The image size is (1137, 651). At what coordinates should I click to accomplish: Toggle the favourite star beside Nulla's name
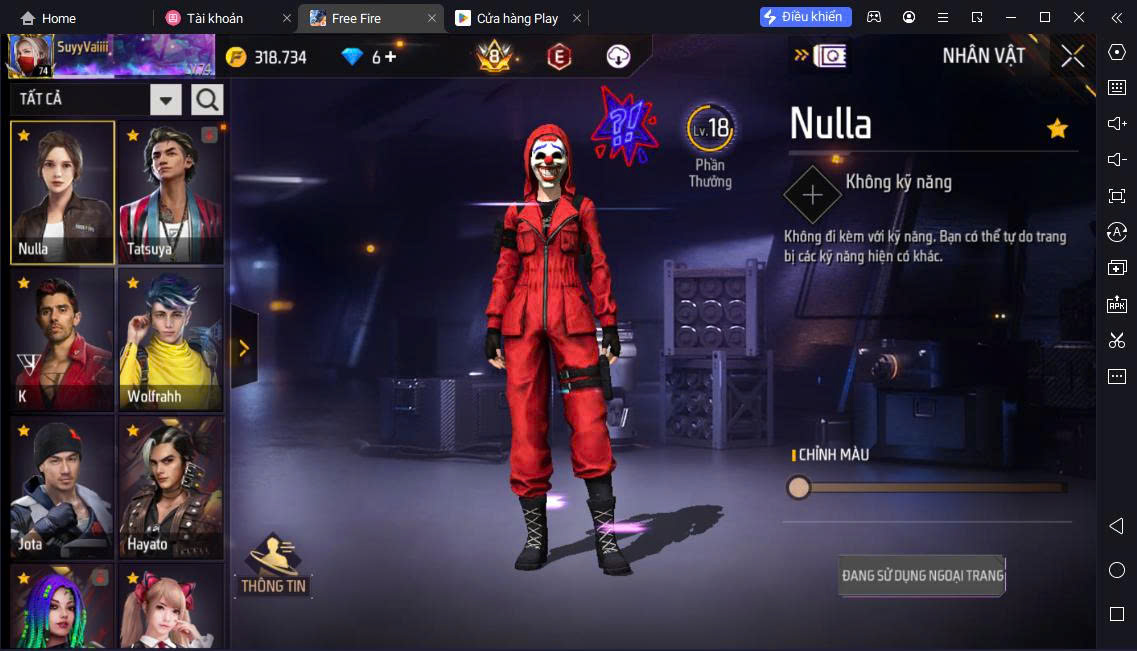1057,128
